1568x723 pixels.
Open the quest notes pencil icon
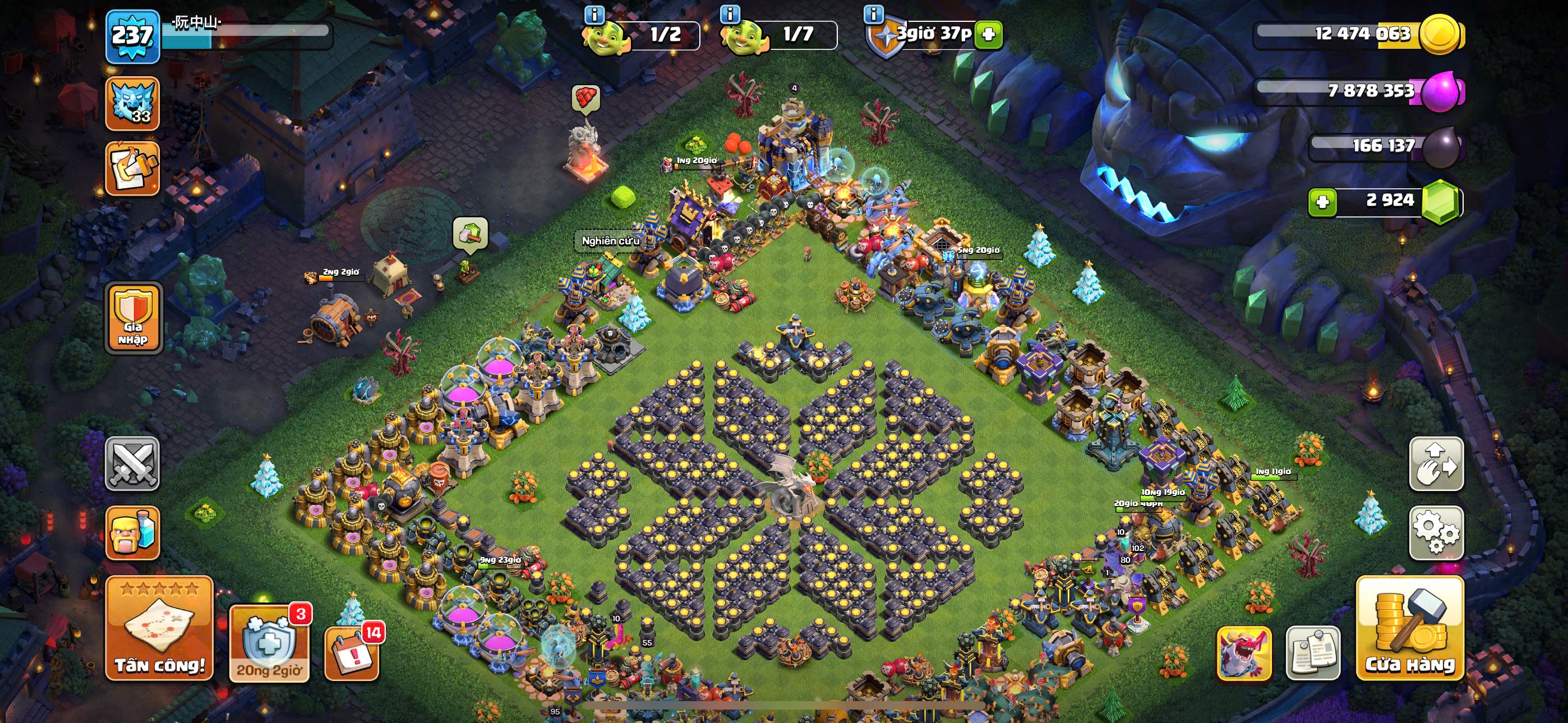pyautogui.click(x=132, y=169)
